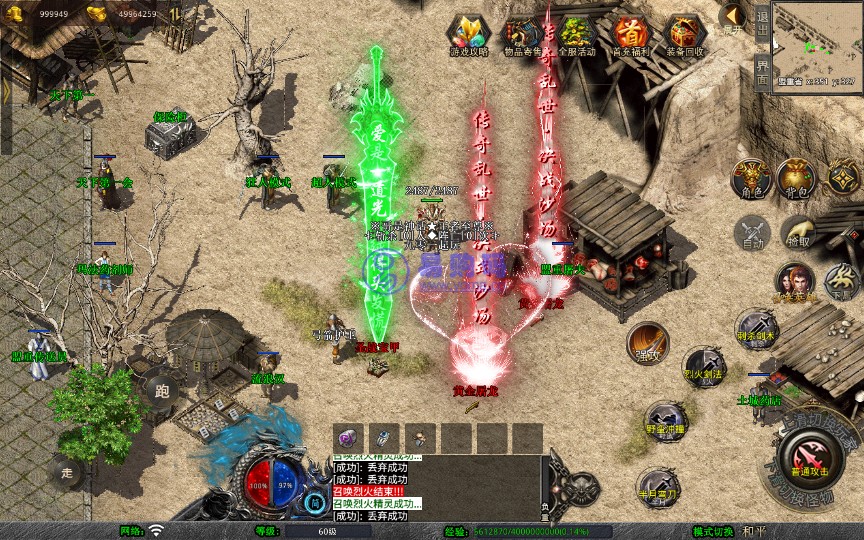
Task: Click the 展开 arrow toggle button
Action: click(x=733, y=17)
